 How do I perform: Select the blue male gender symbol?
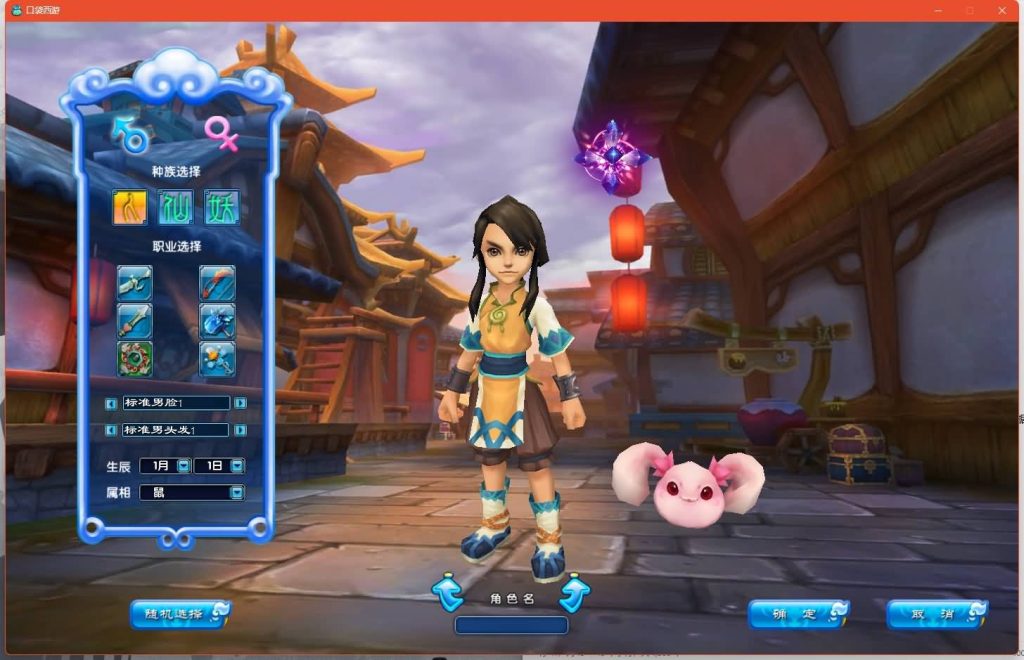point(131,135)
